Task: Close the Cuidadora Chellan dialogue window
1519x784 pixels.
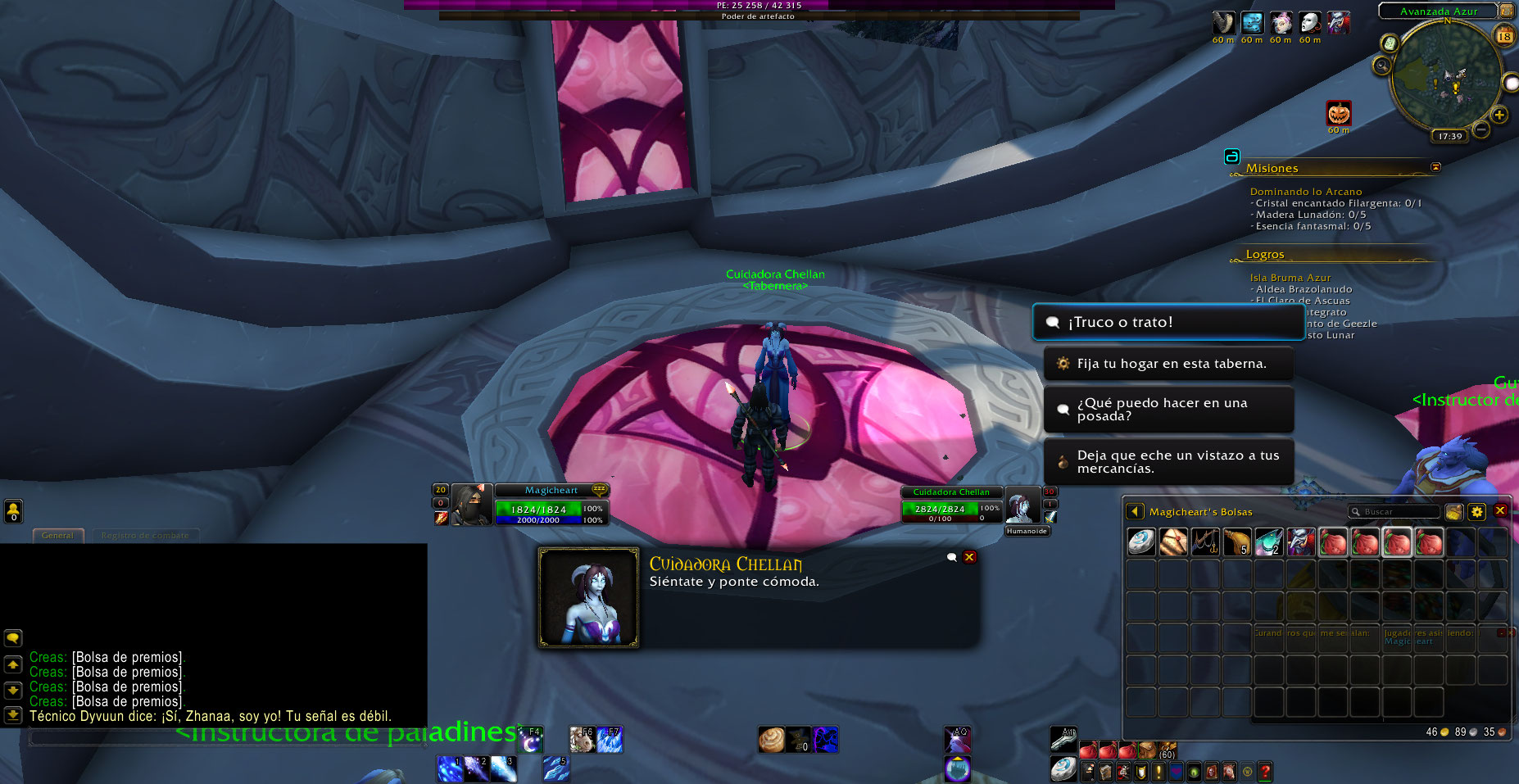Action: pyautogui.click(x=969, y=557)
